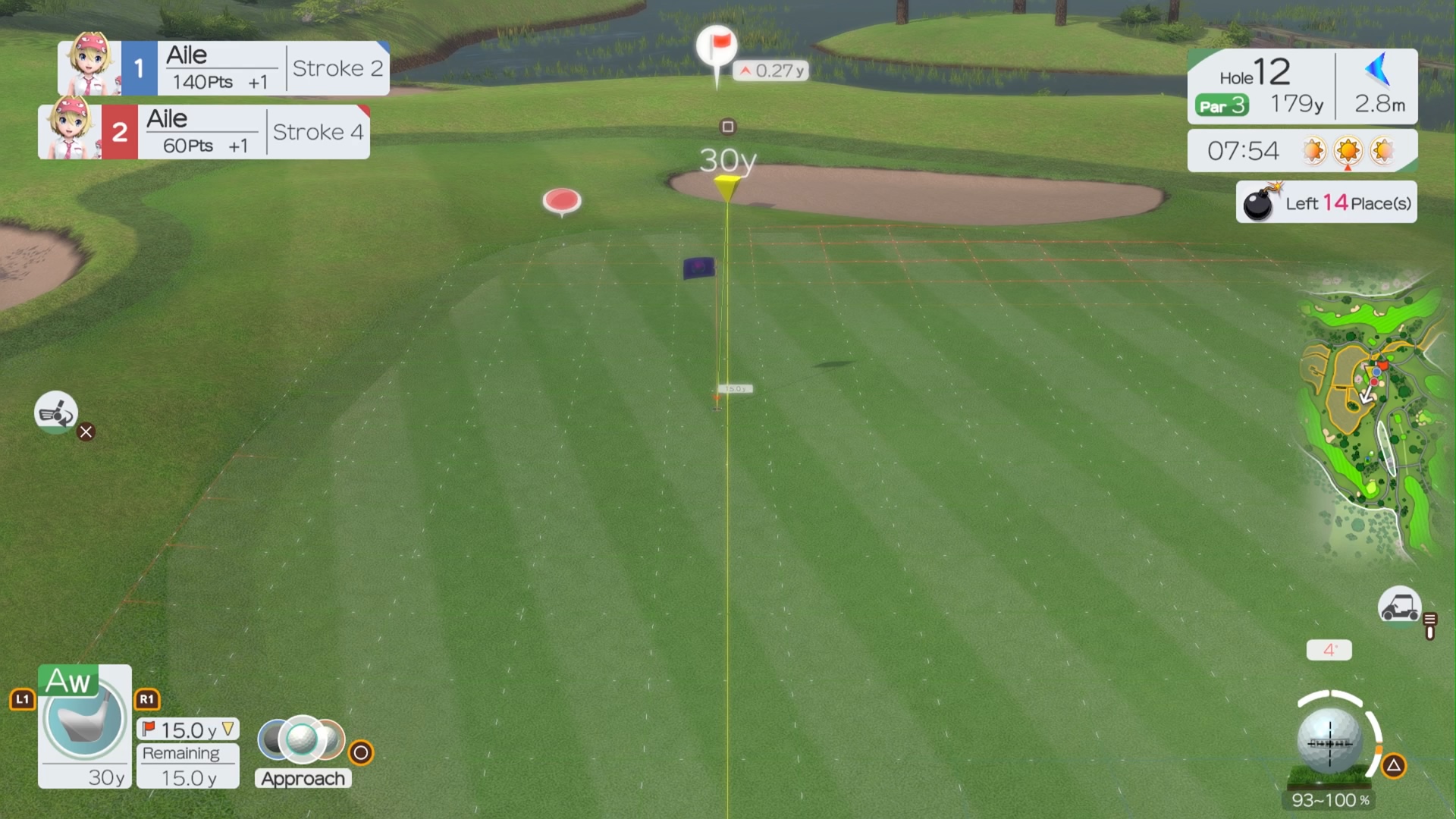
Task: Select the golf cart icon
Action: [1399, 607]
